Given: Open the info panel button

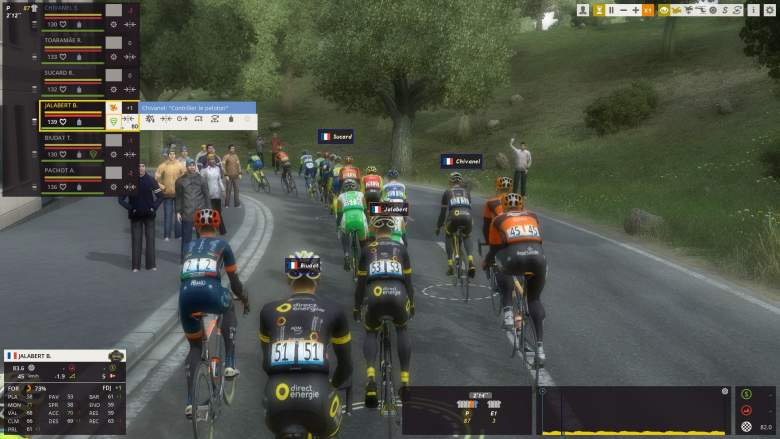Looking at the screenshot, I should click(x=753, y=10).
